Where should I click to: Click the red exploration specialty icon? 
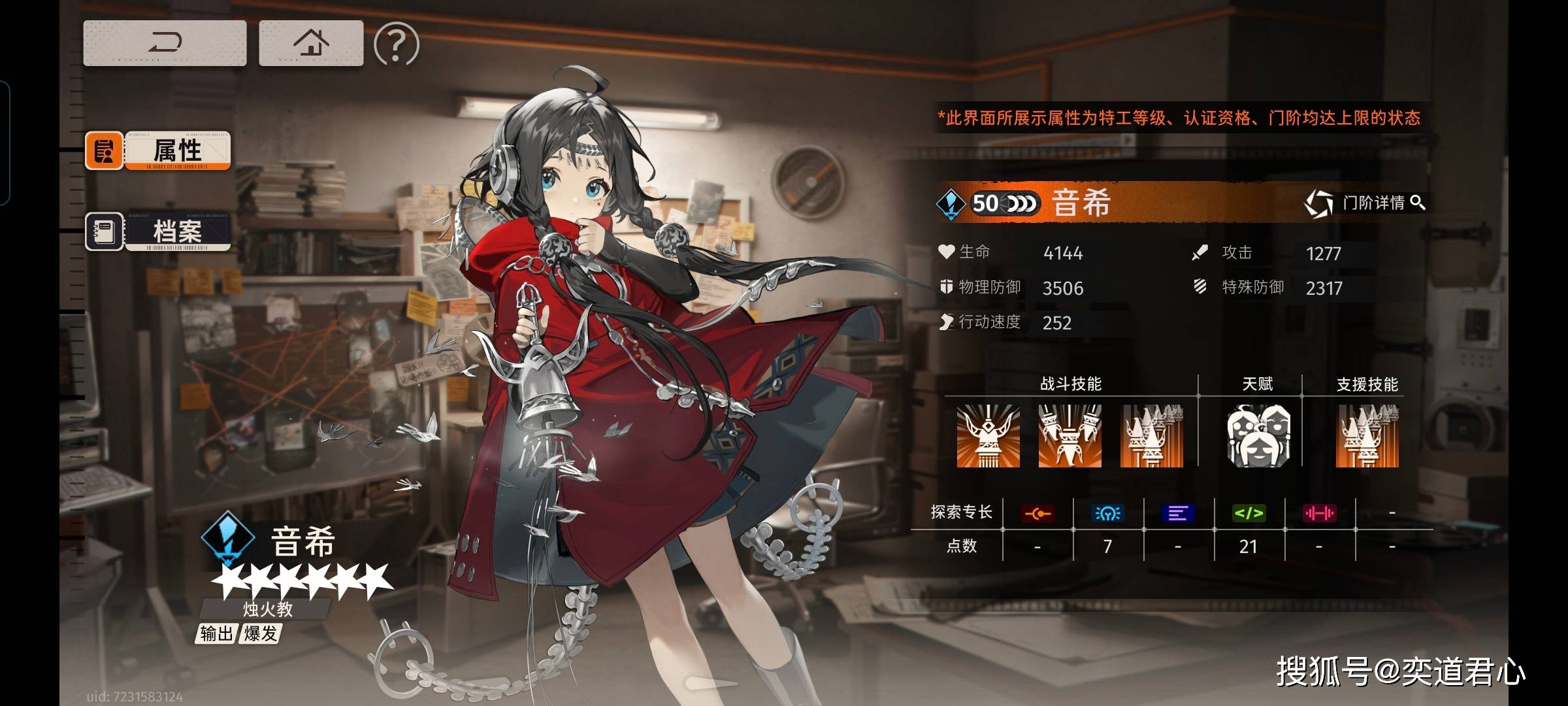pos(1037,514)
